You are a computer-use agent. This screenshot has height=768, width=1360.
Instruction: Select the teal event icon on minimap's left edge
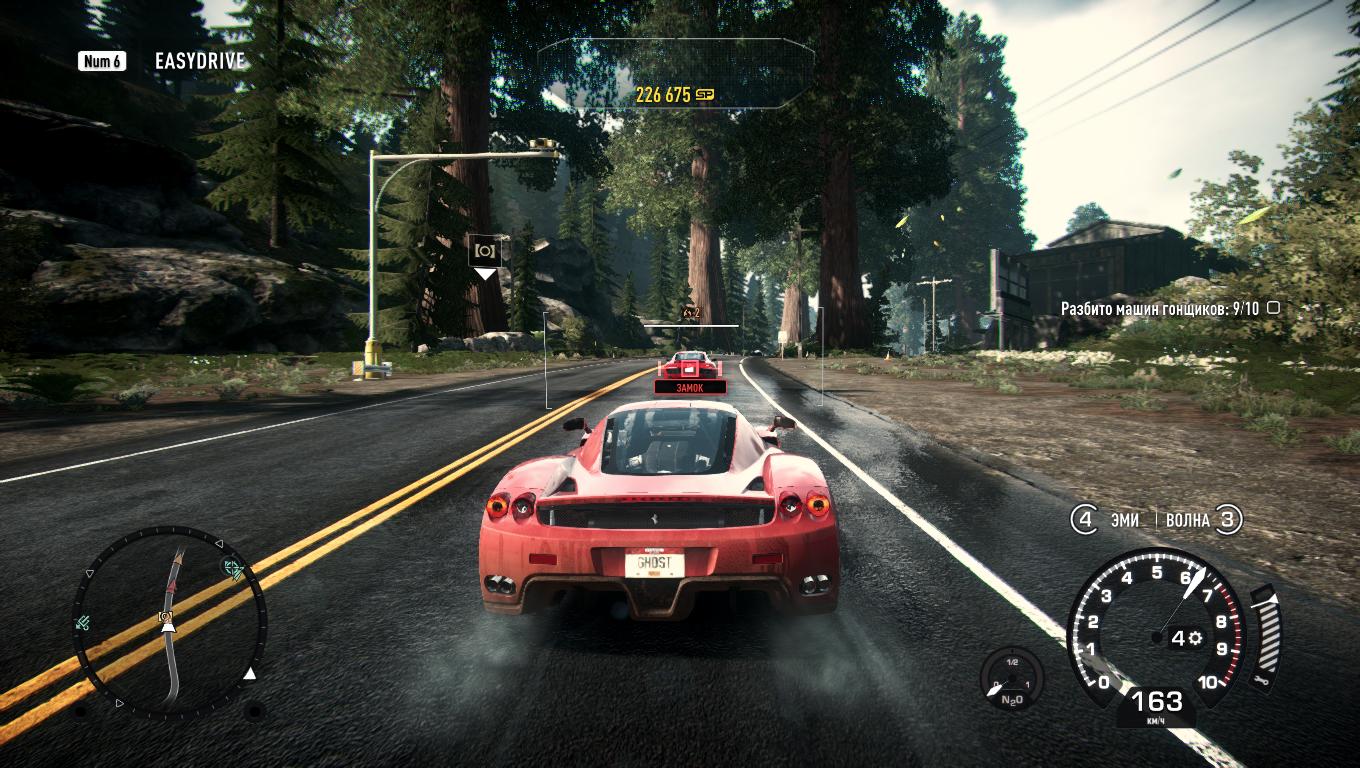click(82, 622)
